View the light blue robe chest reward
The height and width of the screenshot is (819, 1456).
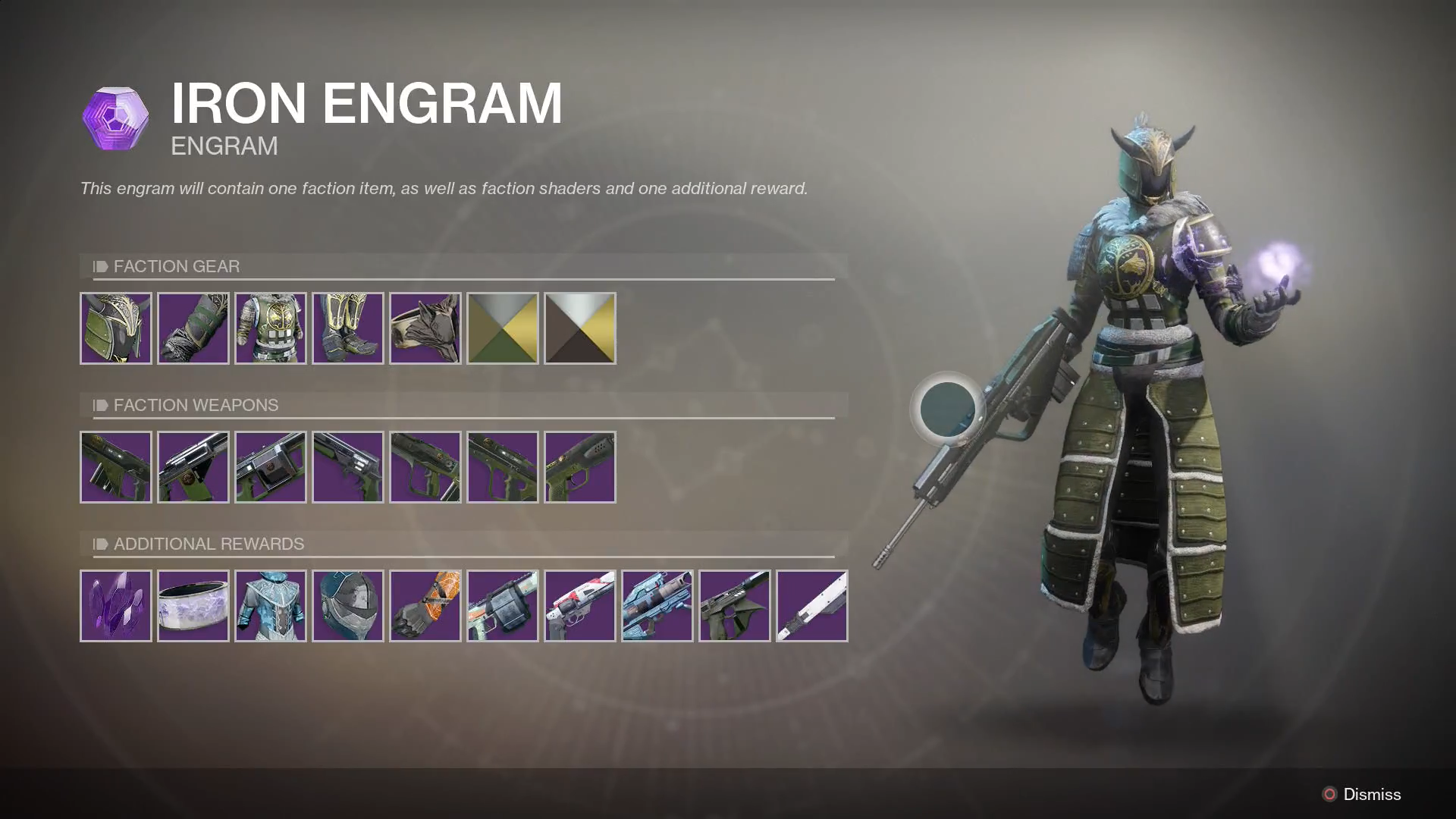click(271, 606)
